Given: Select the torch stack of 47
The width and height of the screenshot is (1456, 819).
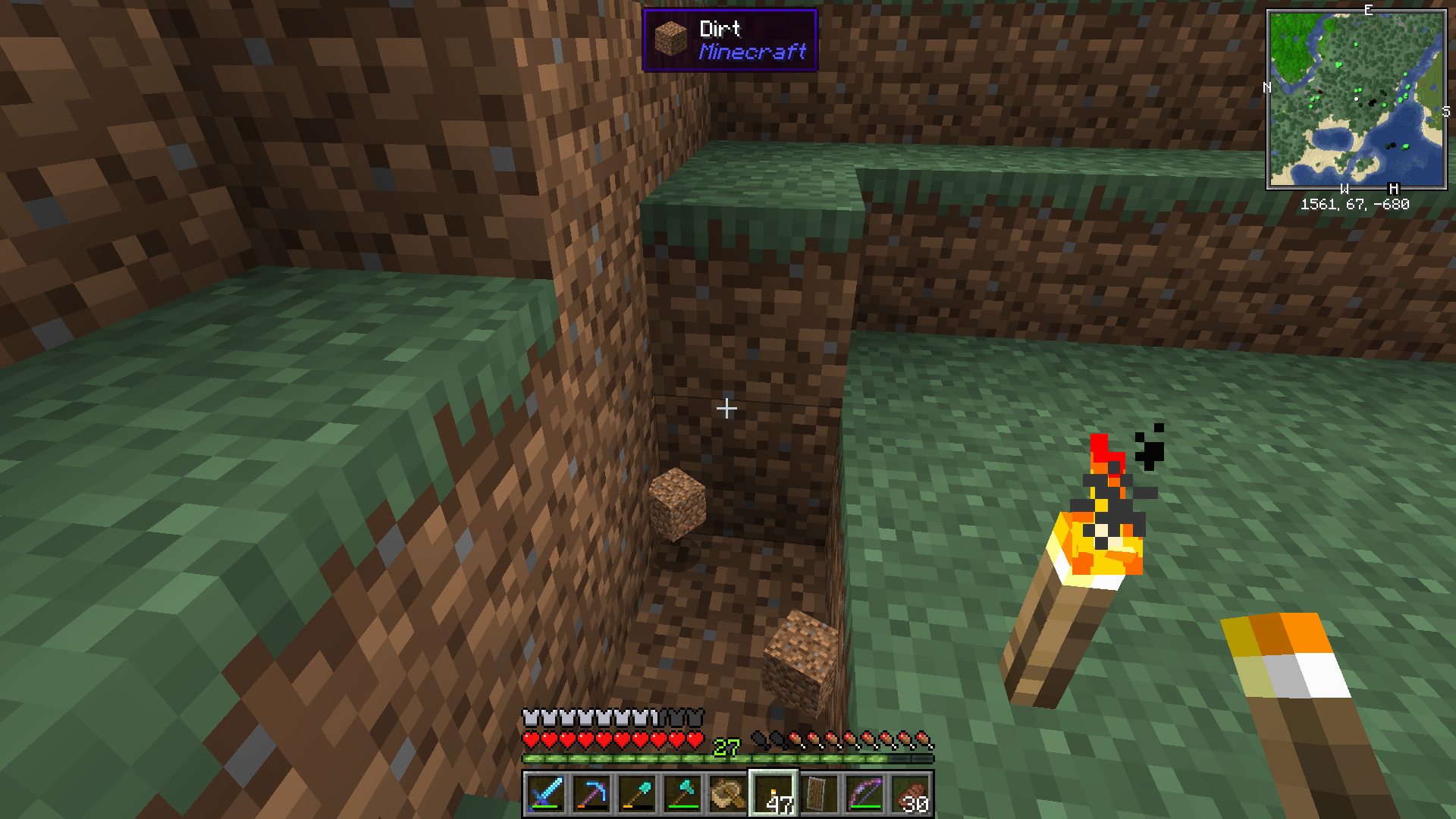Looking at the screenshot, I should click(773, 794).
